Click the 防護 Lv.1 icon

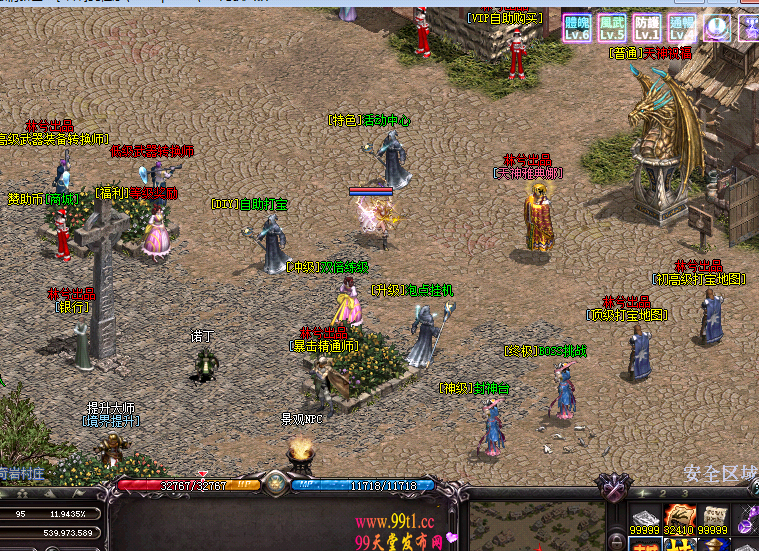pos(647,28)
